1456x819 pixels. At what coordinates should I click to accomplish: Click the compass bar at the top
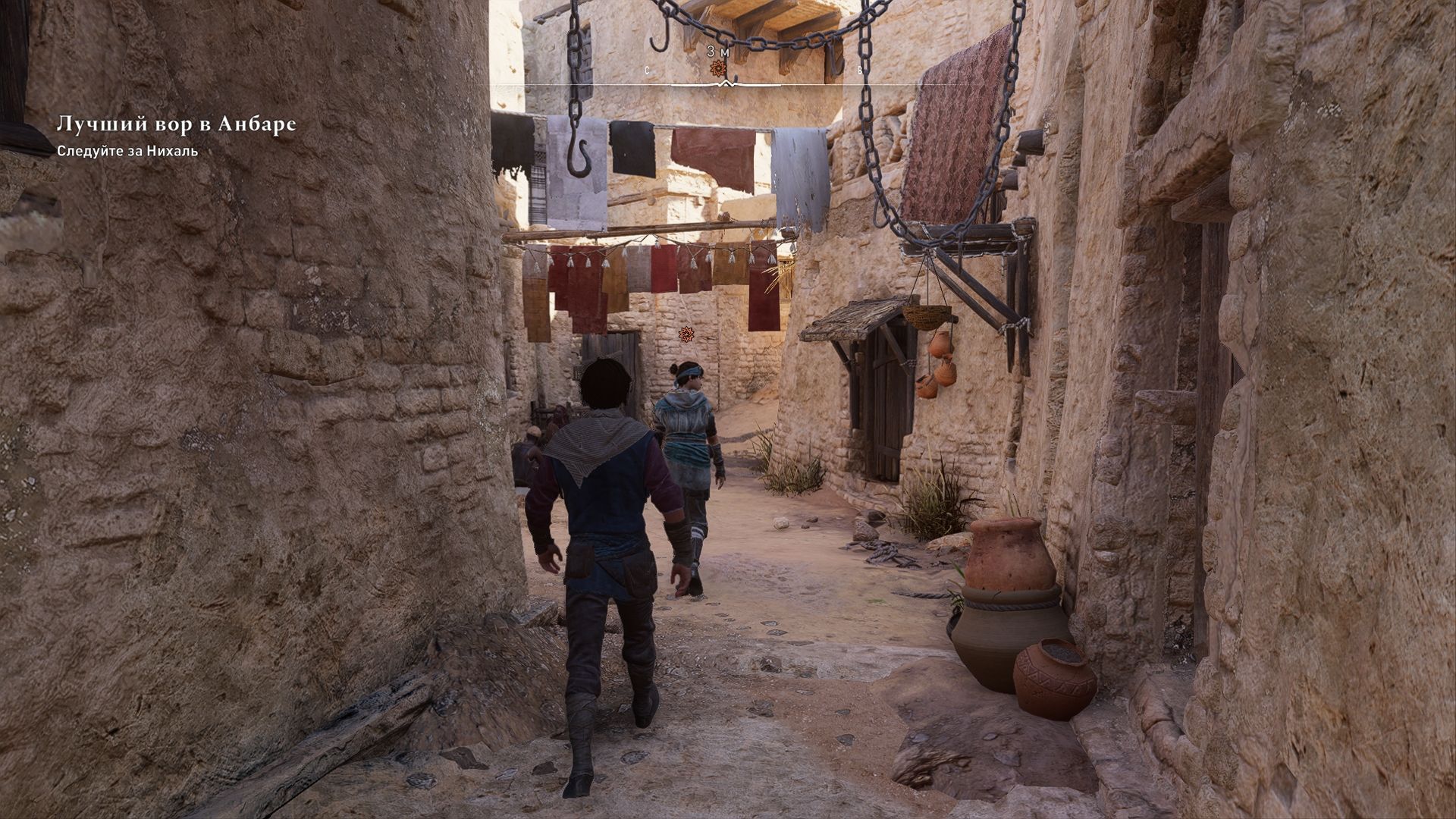[726, 83]
